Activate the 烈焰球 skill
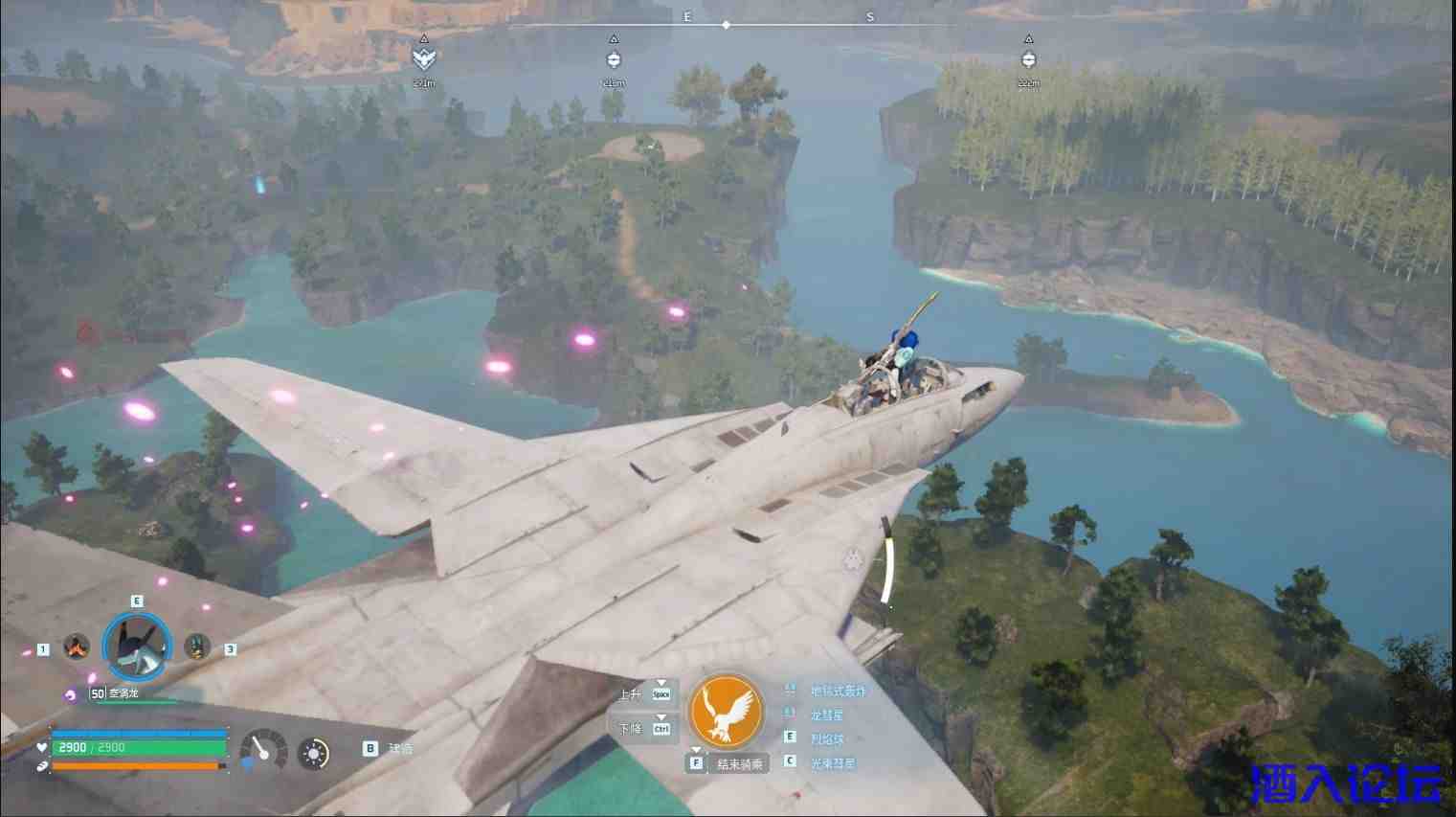1456x817 pixels. (x=826, y=738)
